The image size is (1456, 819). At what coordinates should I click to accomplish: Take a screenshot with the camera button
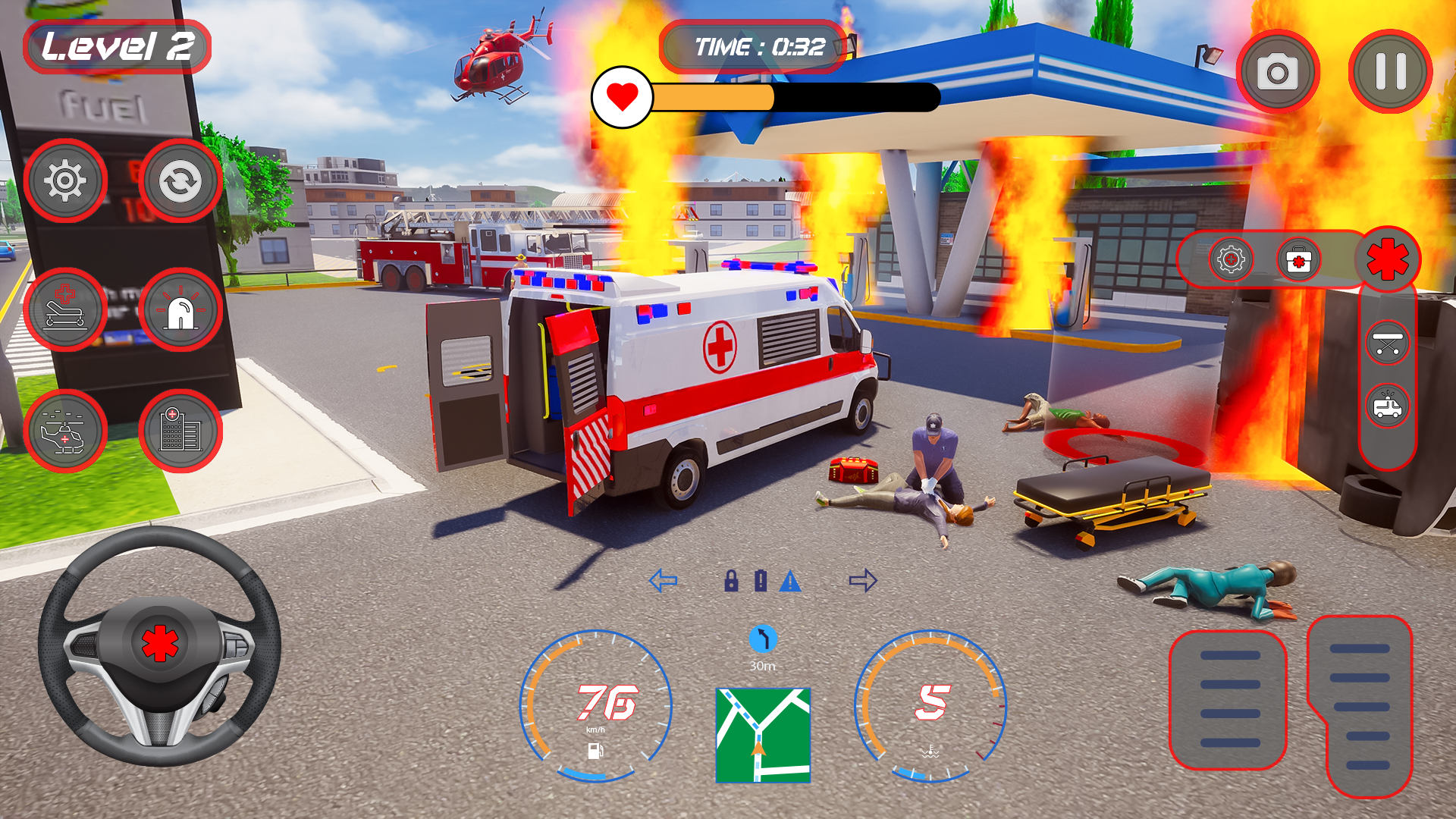point(1278,71)
